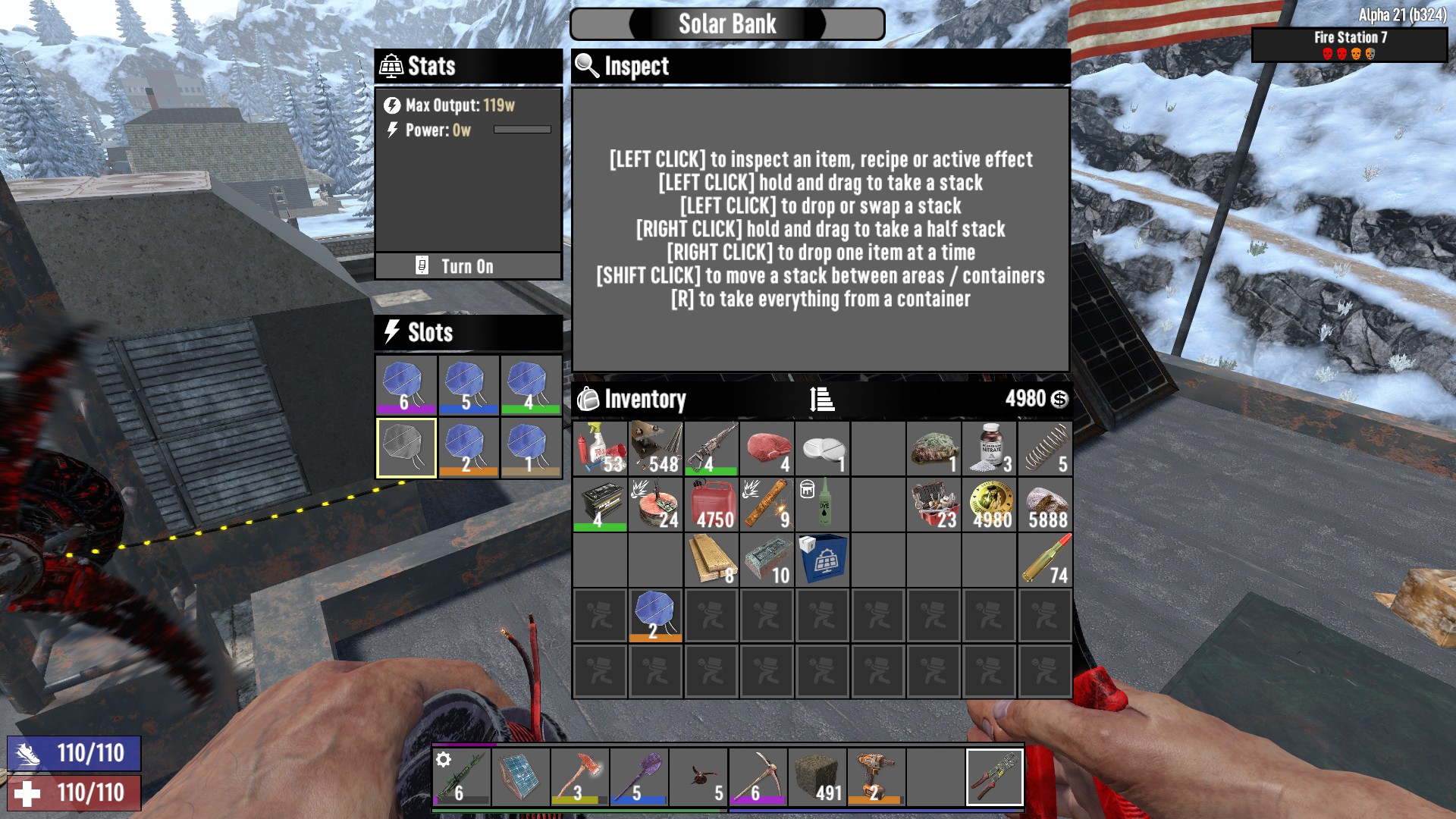The width and height of the screenshot is (1456, 819).
Task: Sort the inventory items
Action: click(x=822, y=399)
